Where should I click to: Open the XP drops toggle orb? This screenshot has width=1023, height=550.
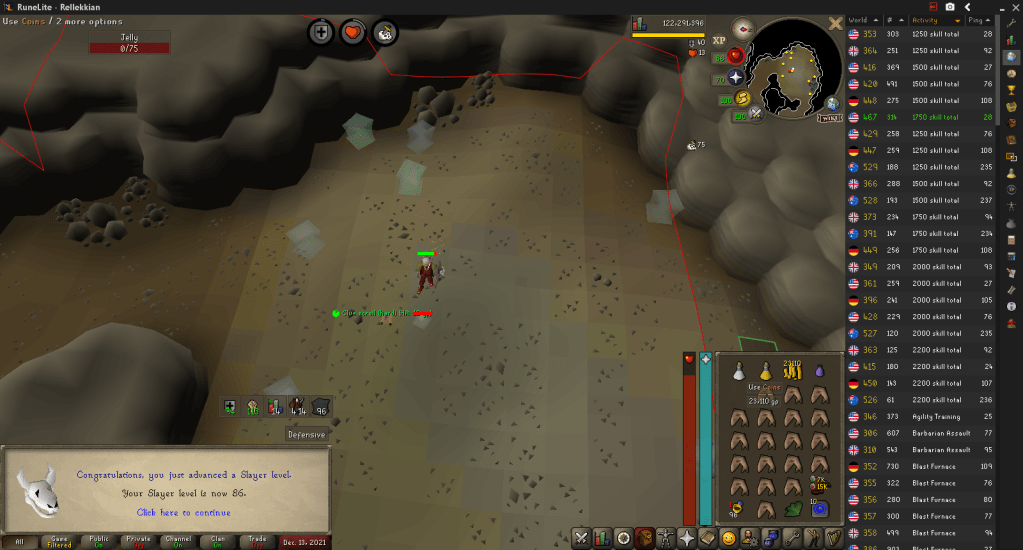(x=719, y=40)
